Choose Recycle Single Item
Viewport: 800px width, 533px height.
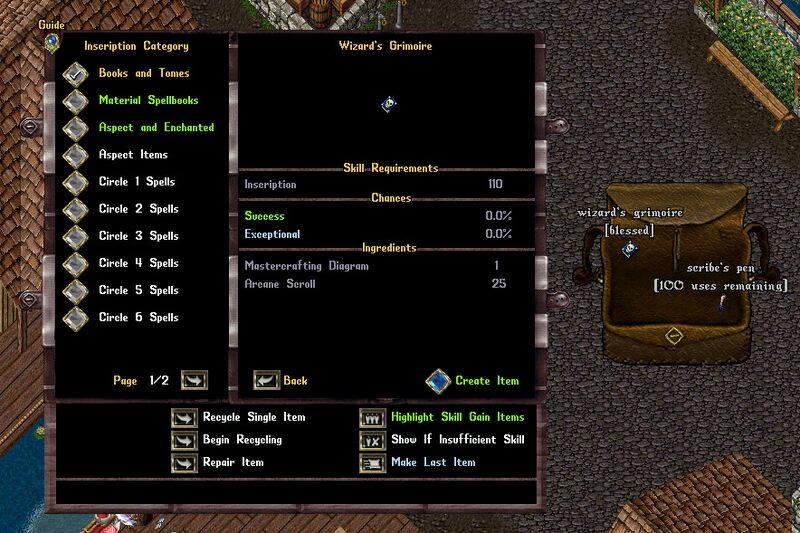tap(186, 417)
